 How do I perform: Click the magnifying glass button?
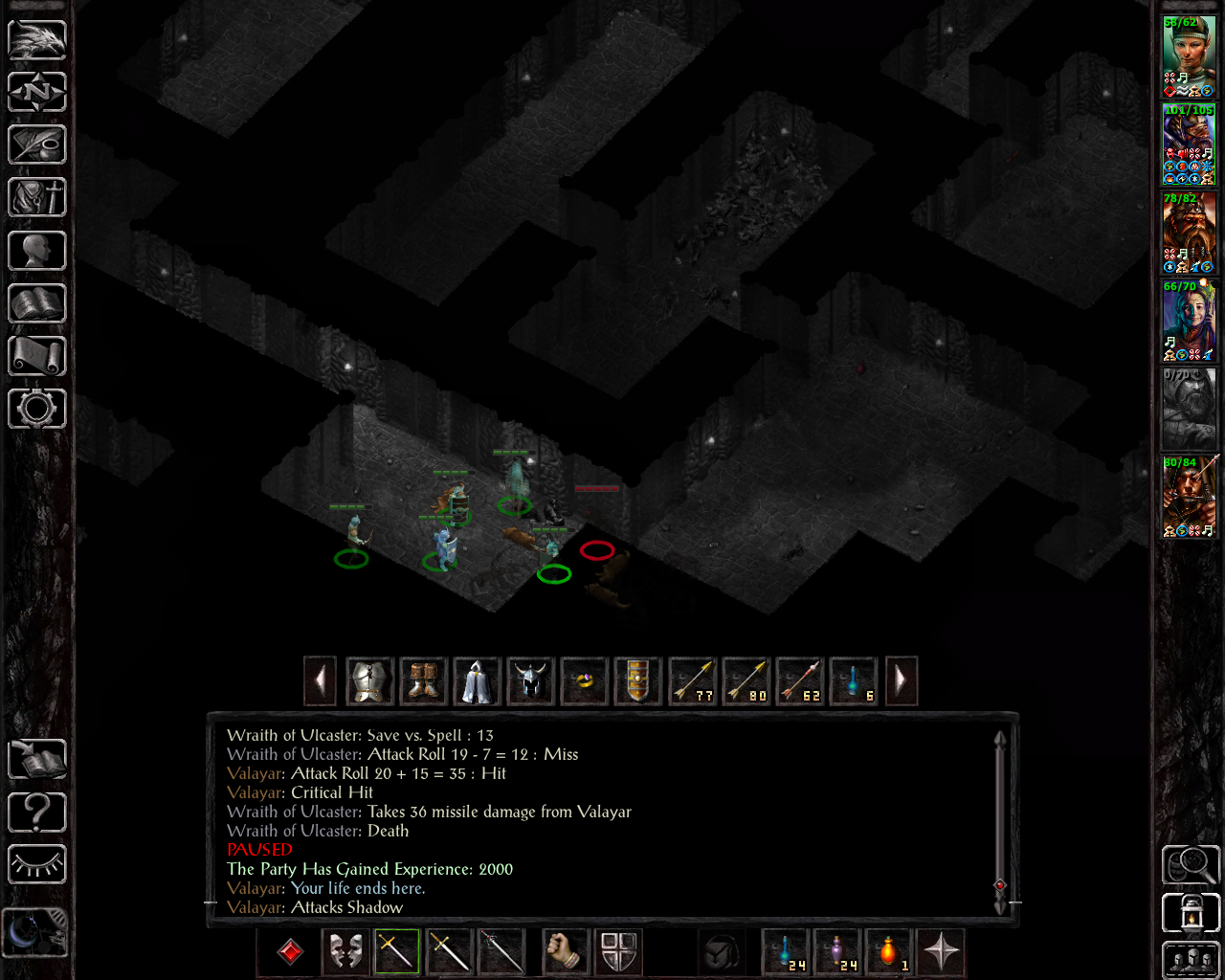pos(1191,864)
